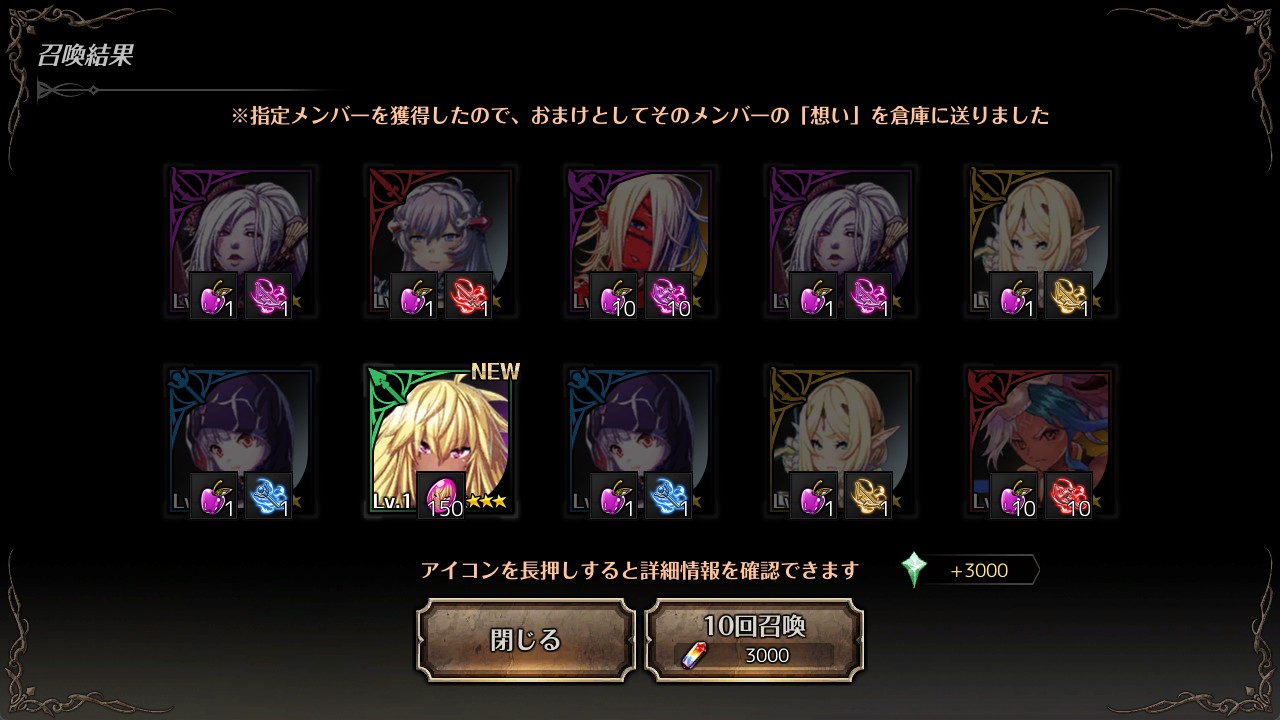Select the NEW blonde character in green frame
This screenshot has height=720, width=1280.
tap(440, 442)
